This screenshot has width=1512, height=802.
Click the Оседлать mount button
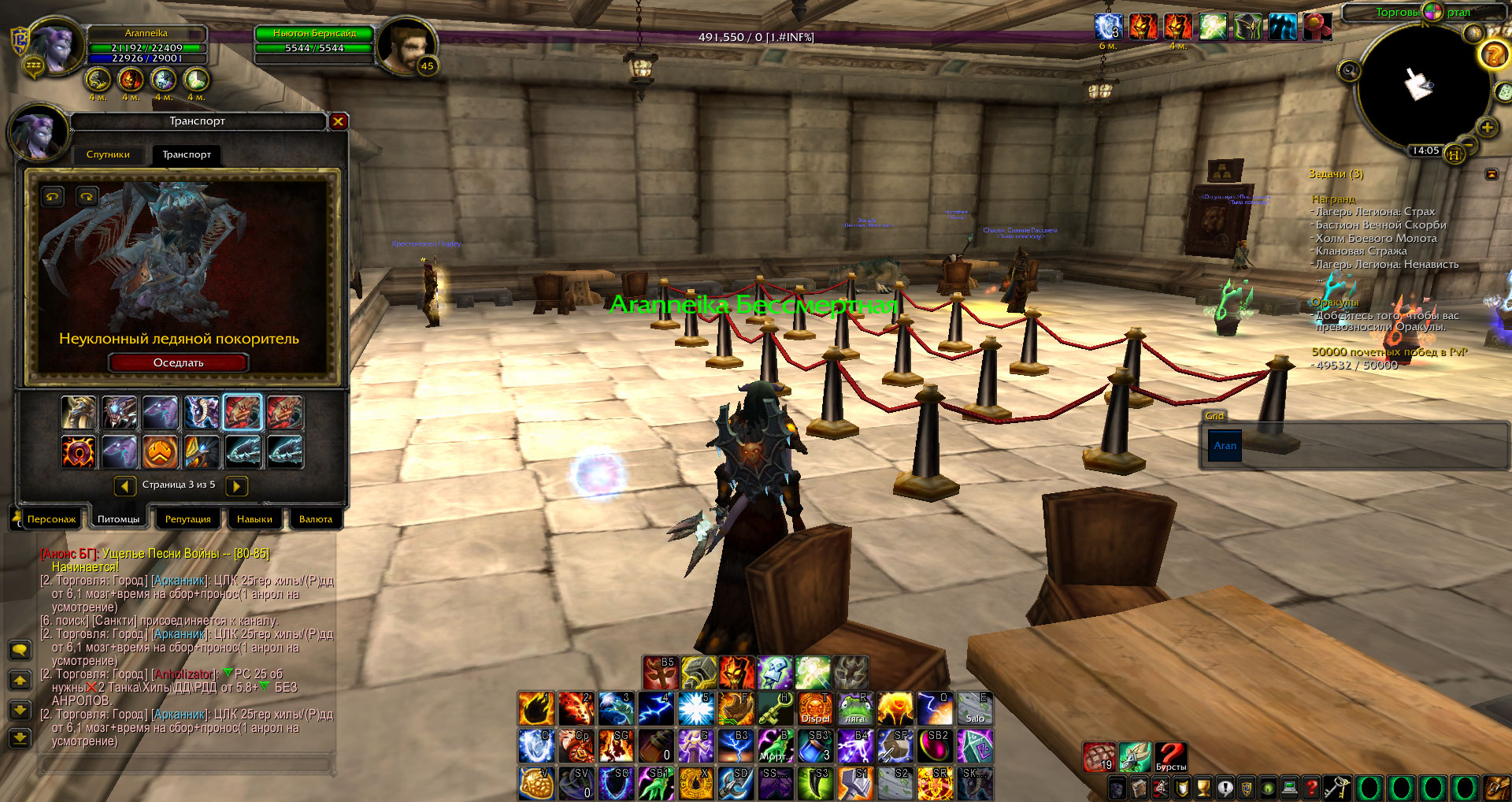coord(179,362)
